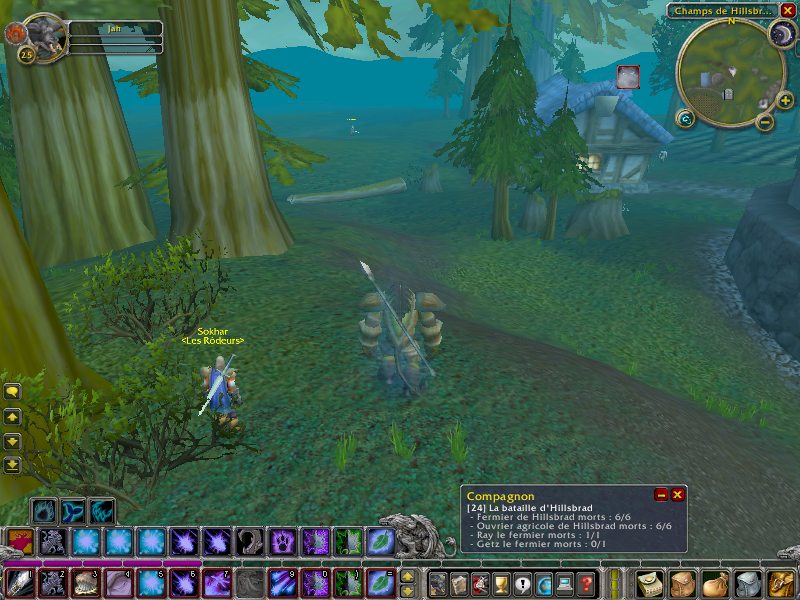Open the spellbook micro button
The width and height of the screenshot is (800, 600).
tap(459, 583)
